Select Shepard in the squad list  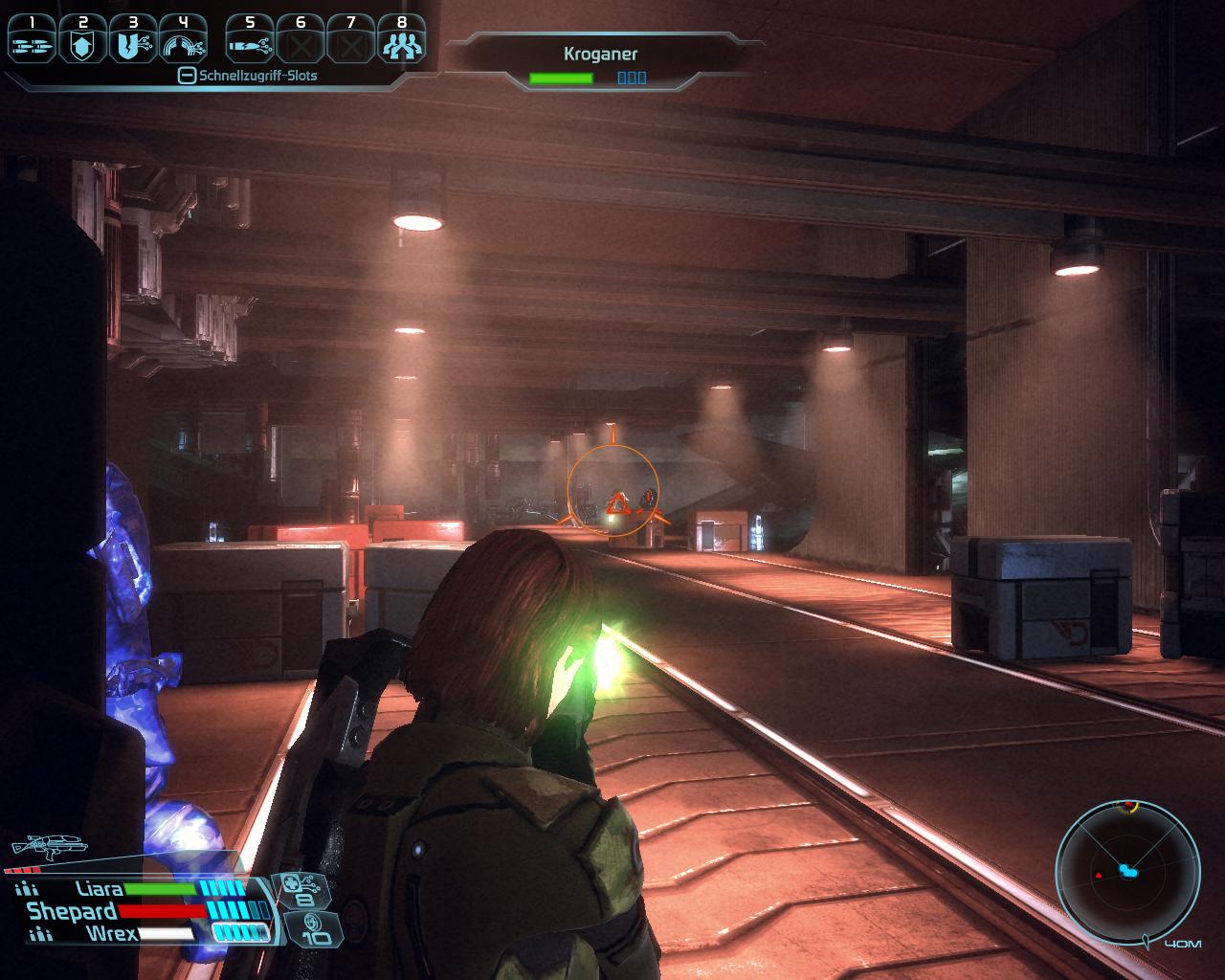click(72, 911)
